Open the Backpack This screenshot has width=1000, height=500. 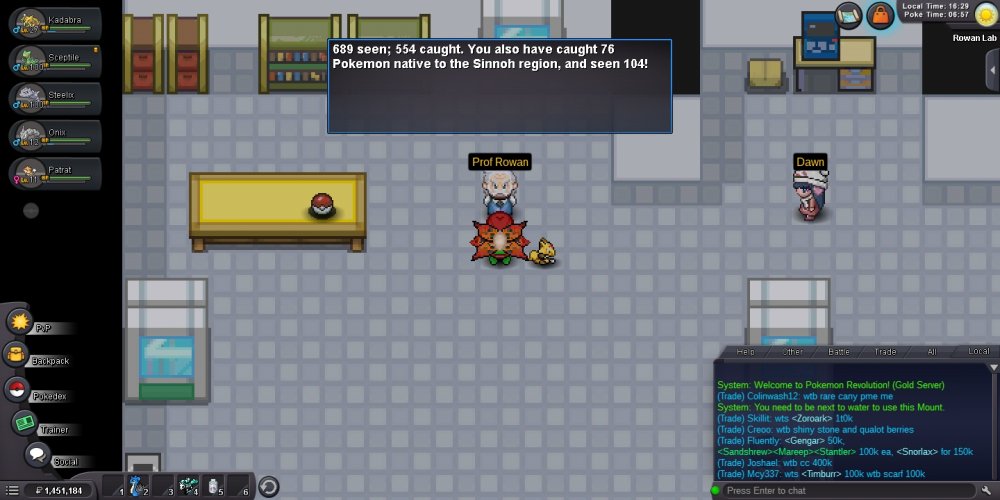point(20,355)
